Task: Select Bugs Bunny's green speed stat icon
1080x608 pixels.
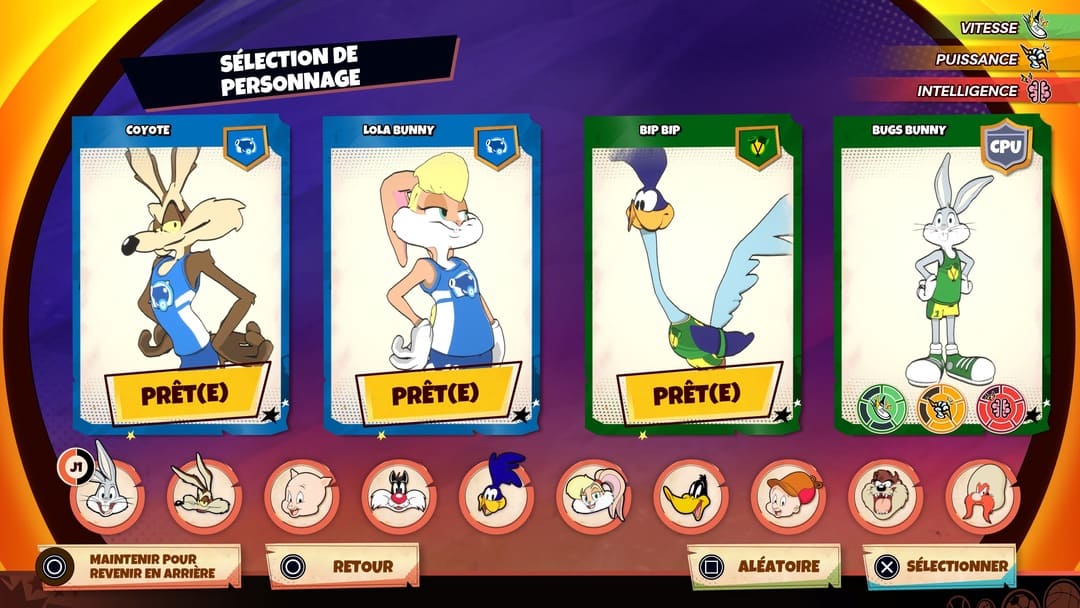Action: point(882,408)
